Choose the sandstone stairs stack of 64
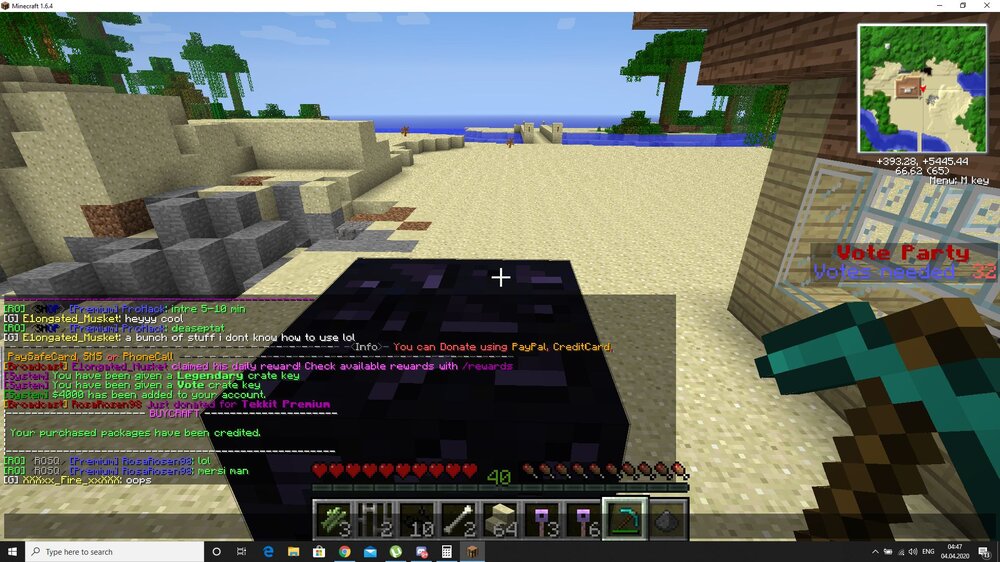Image resolution: width=1000 pixels, height=562 pixels. pos(501,520)
